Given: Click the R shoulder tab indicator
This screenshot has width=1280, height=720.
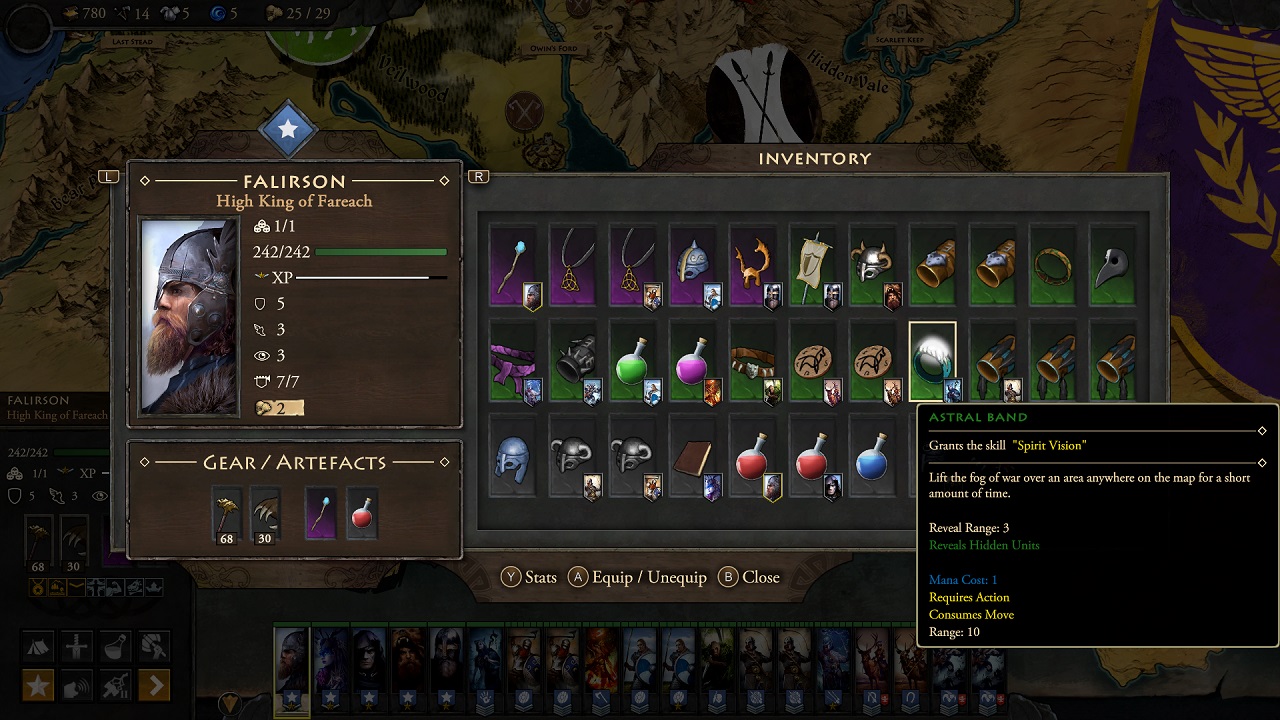Looking at the screenshot, I should coord(477,176).
